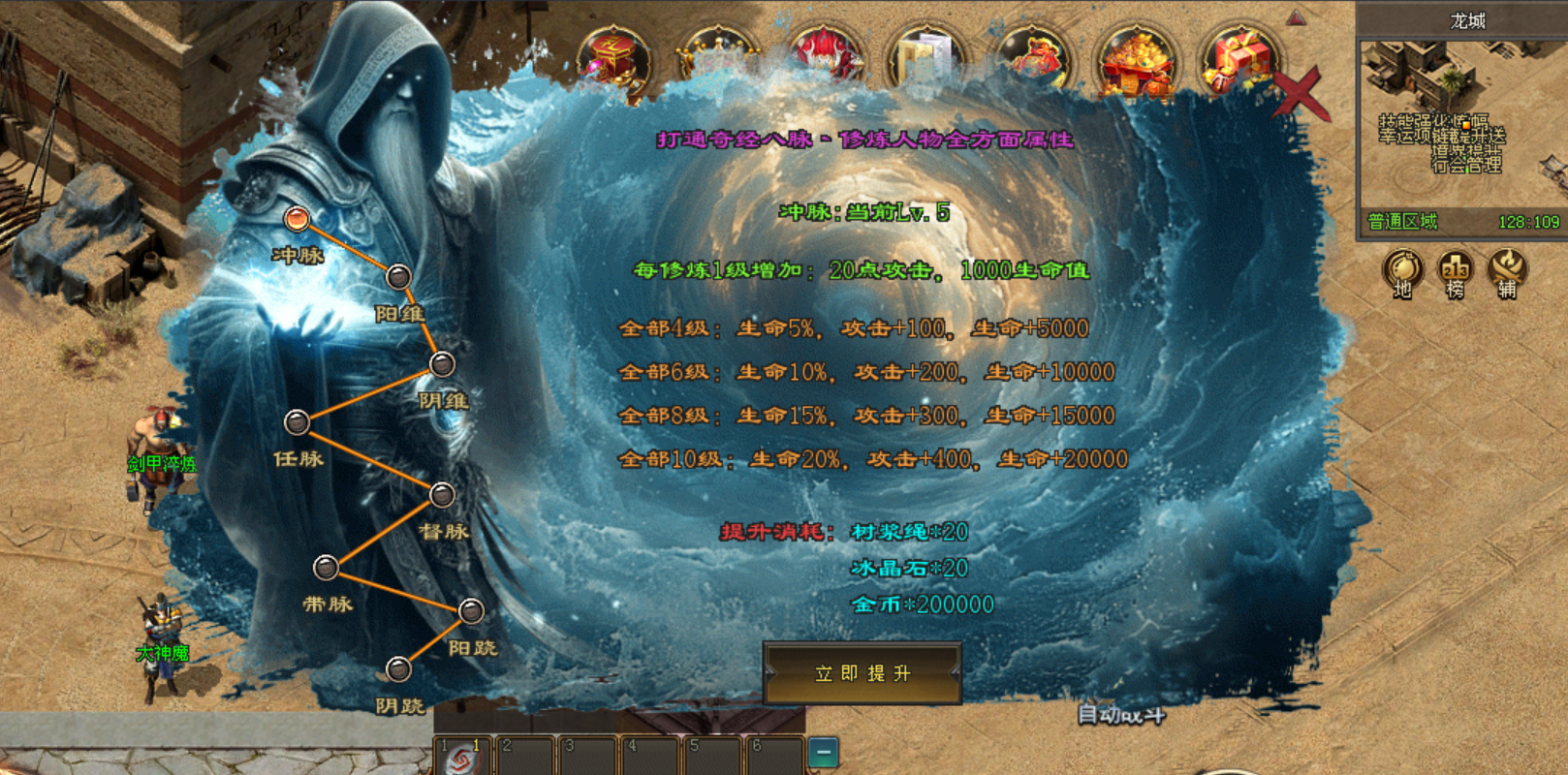Close the meridian panel with the red X

[1301, 94]
